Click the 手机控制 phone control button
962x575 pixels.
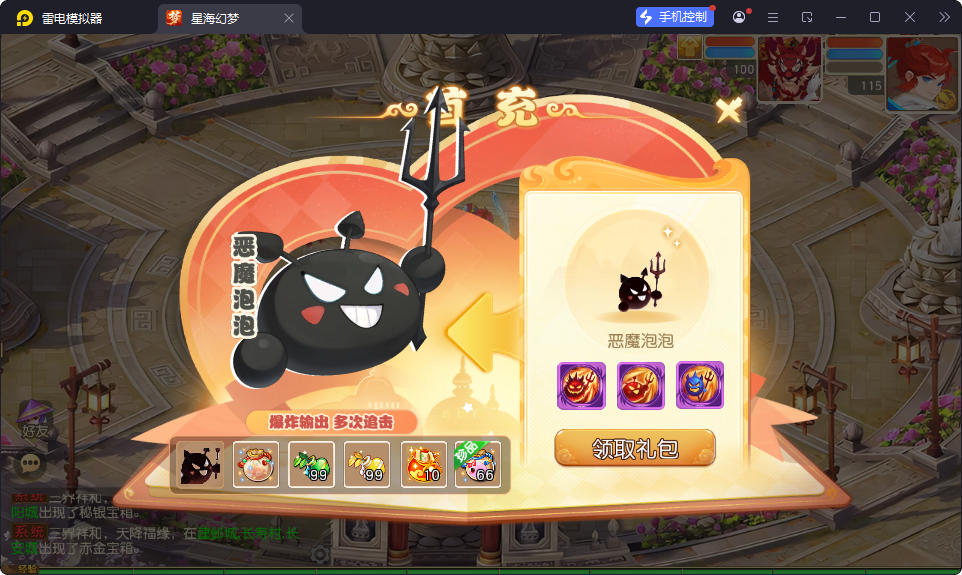[675, 17]
